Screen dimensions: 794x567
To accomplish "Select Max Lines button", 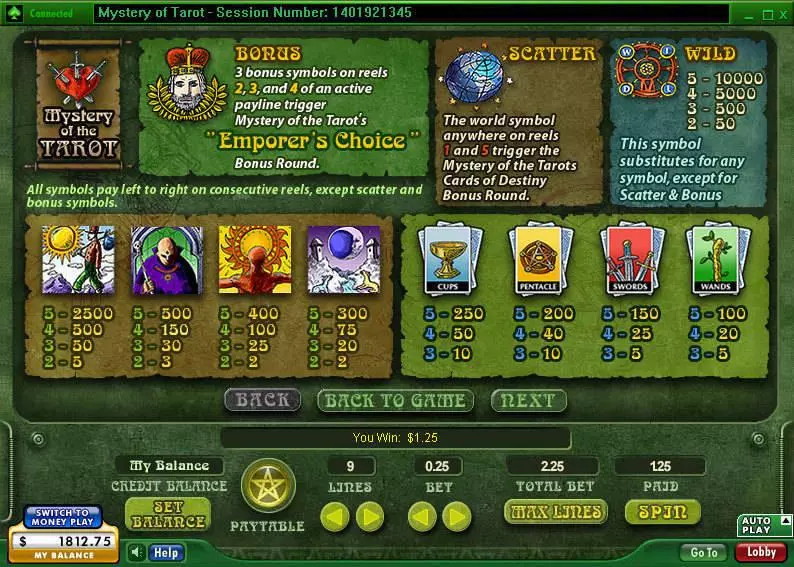I will click(x=556, y=512).
